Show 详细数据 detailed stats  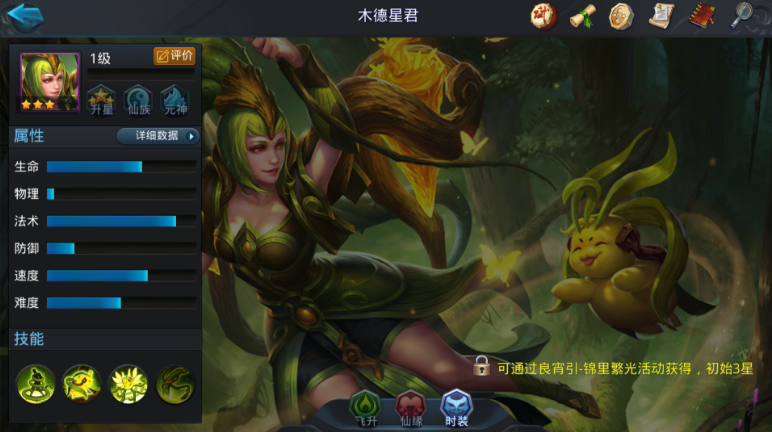pos(158,136)
